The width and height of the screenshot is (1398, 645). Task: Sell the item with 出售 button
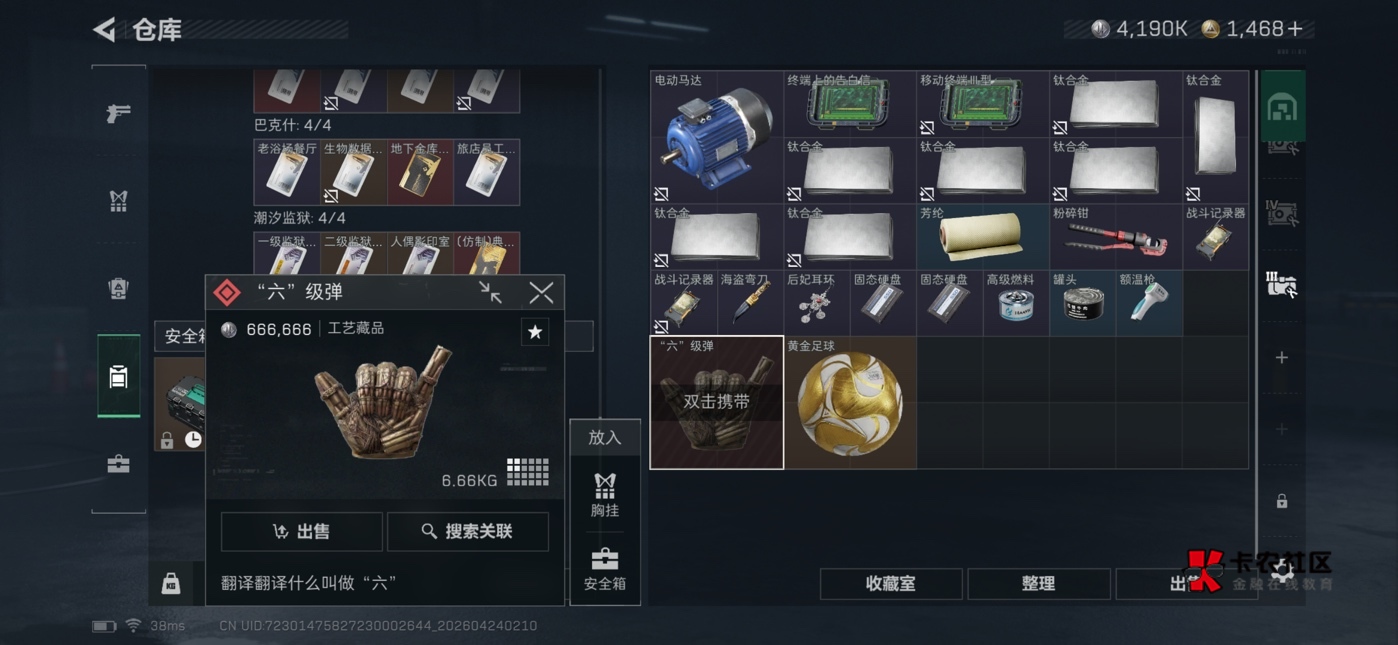click(301, 531)
